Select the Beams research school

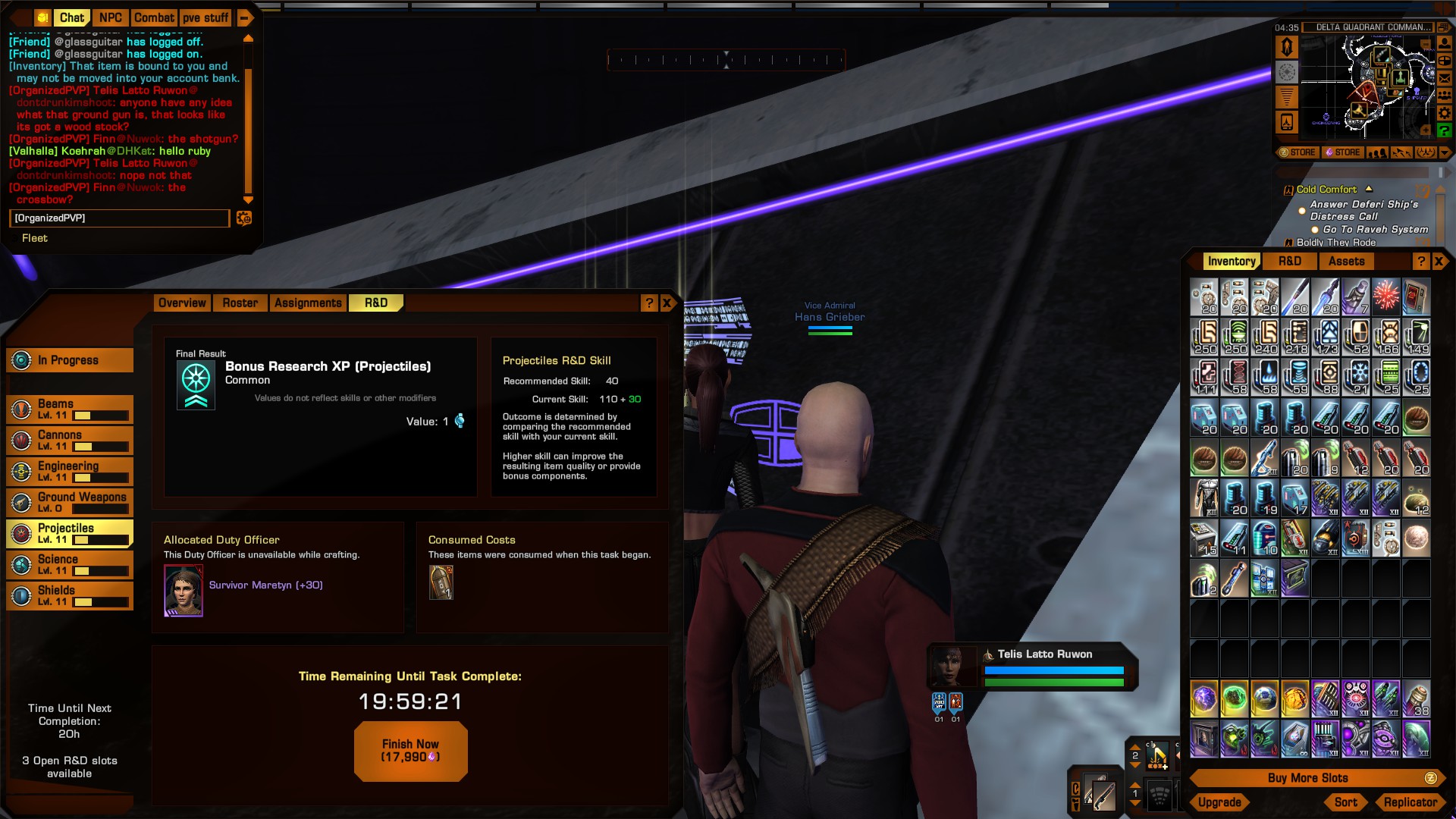tap(70, 409)
